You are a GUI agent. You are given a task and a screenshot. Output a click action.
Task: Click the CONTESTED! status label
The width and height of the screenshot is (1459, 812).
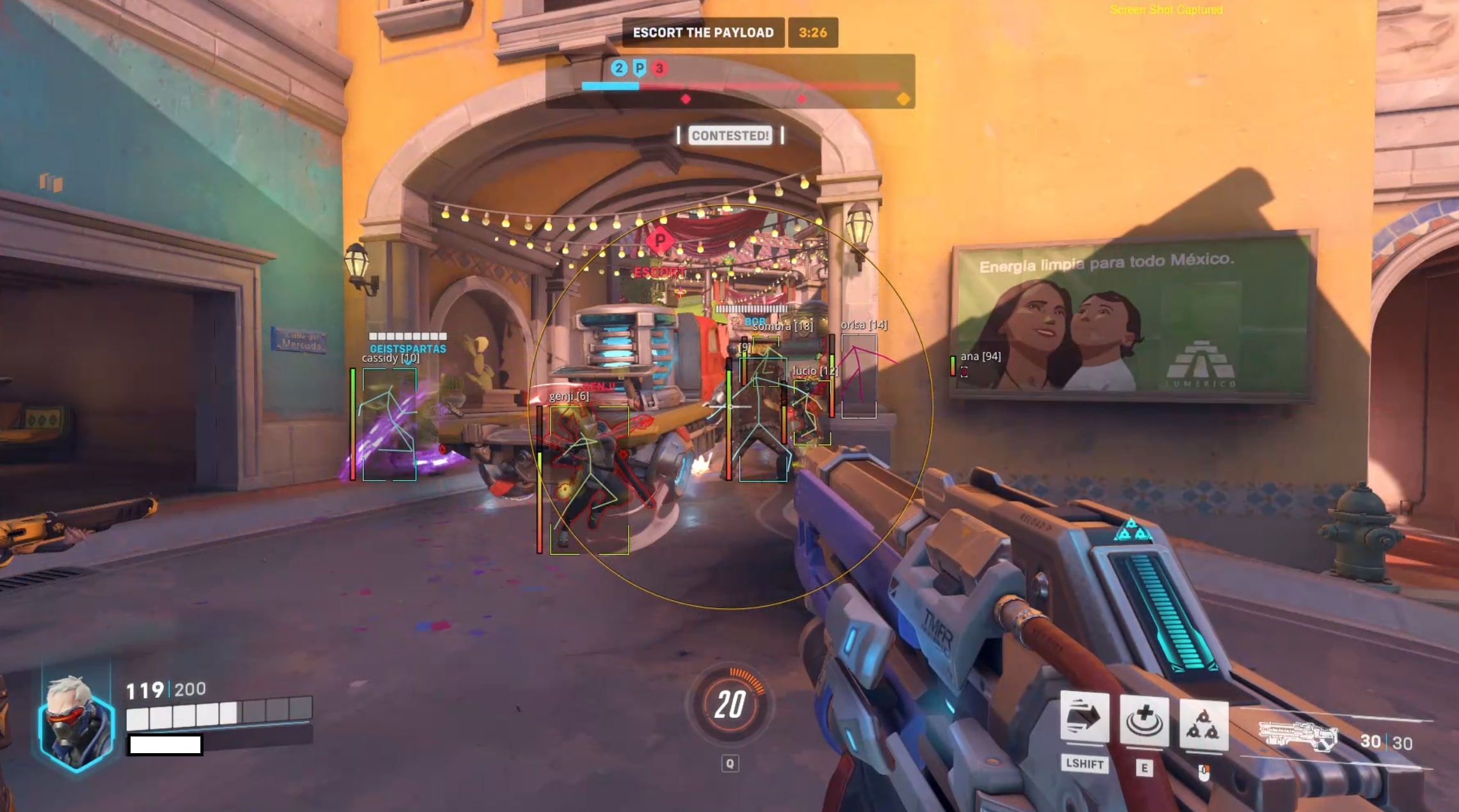(729, 136)
